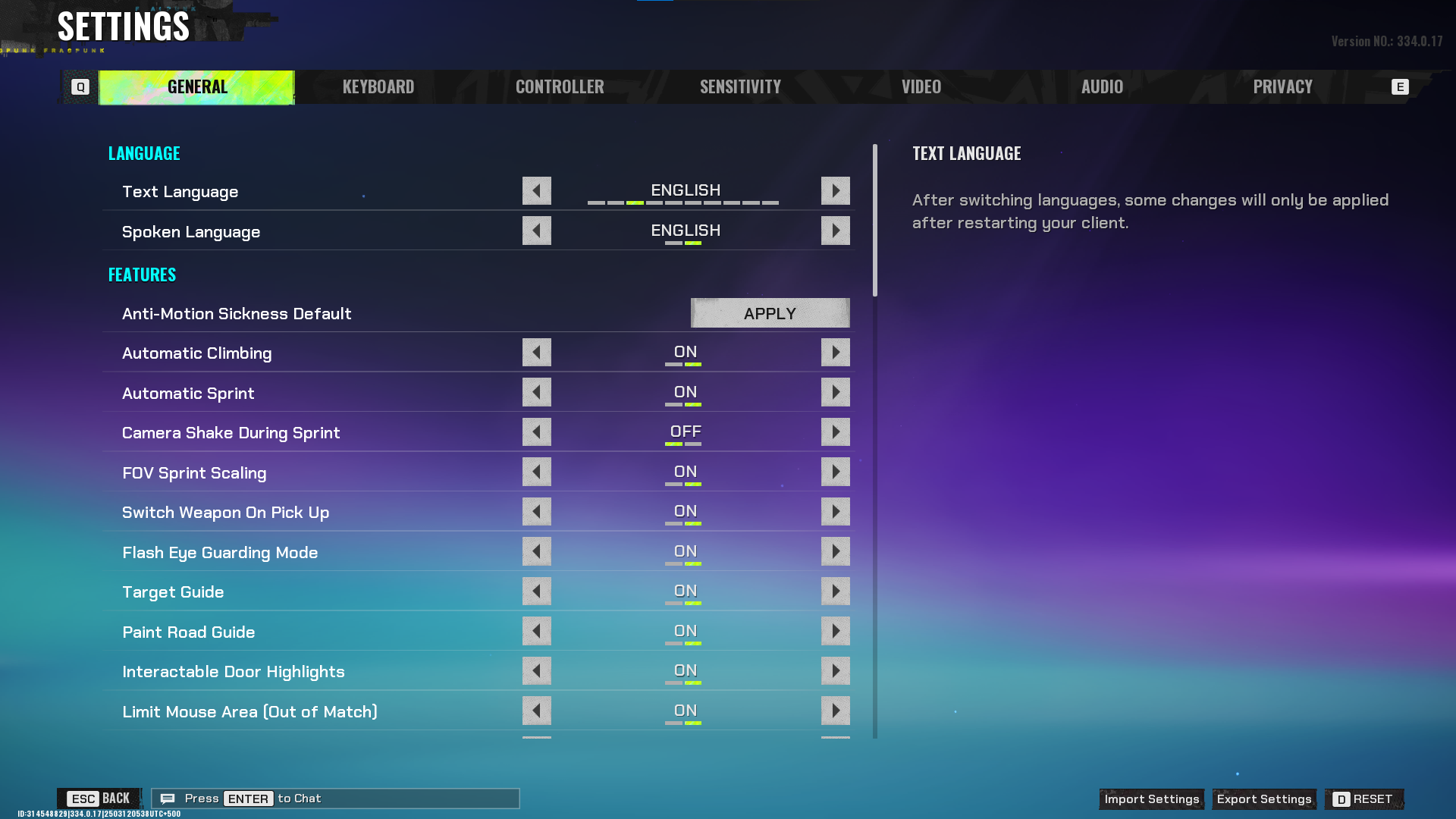Screen dimensions: 1456x819
Task: Click right arrow beside Automatic Sprint
Action: pos(835,392)
